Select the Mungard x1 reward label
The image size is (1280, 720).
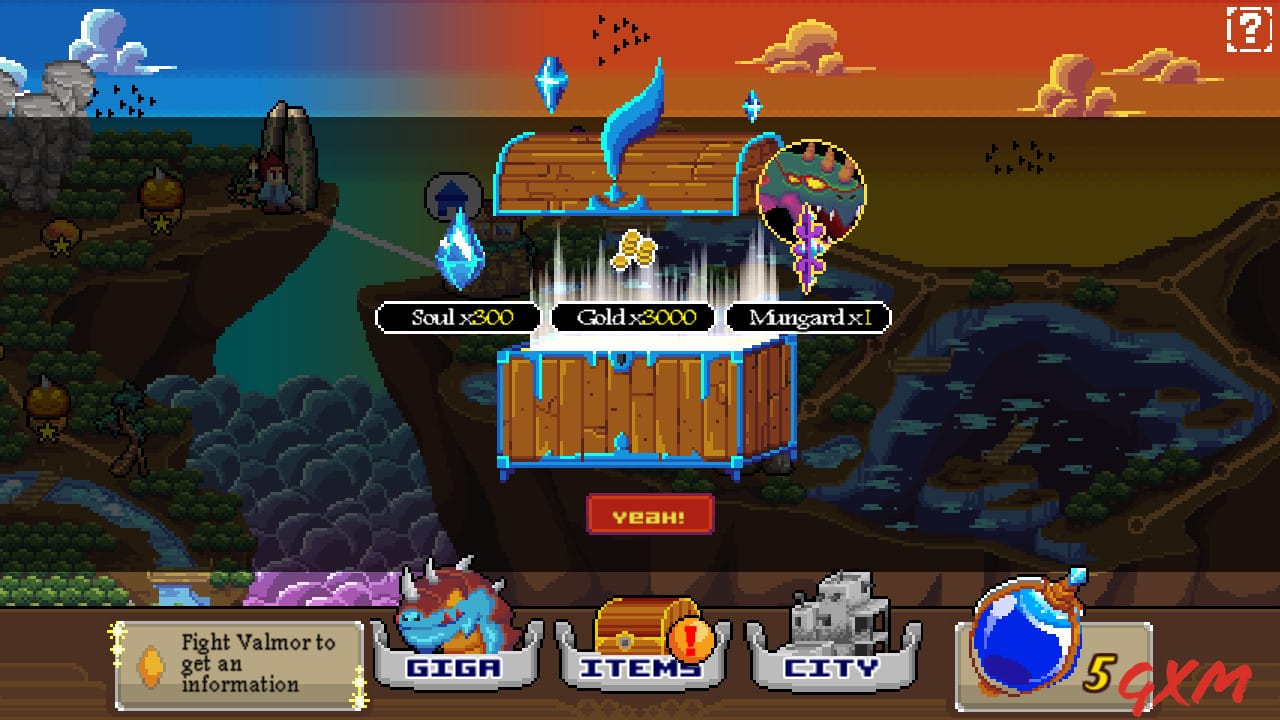pyautogui.click(x=808, y=317)
